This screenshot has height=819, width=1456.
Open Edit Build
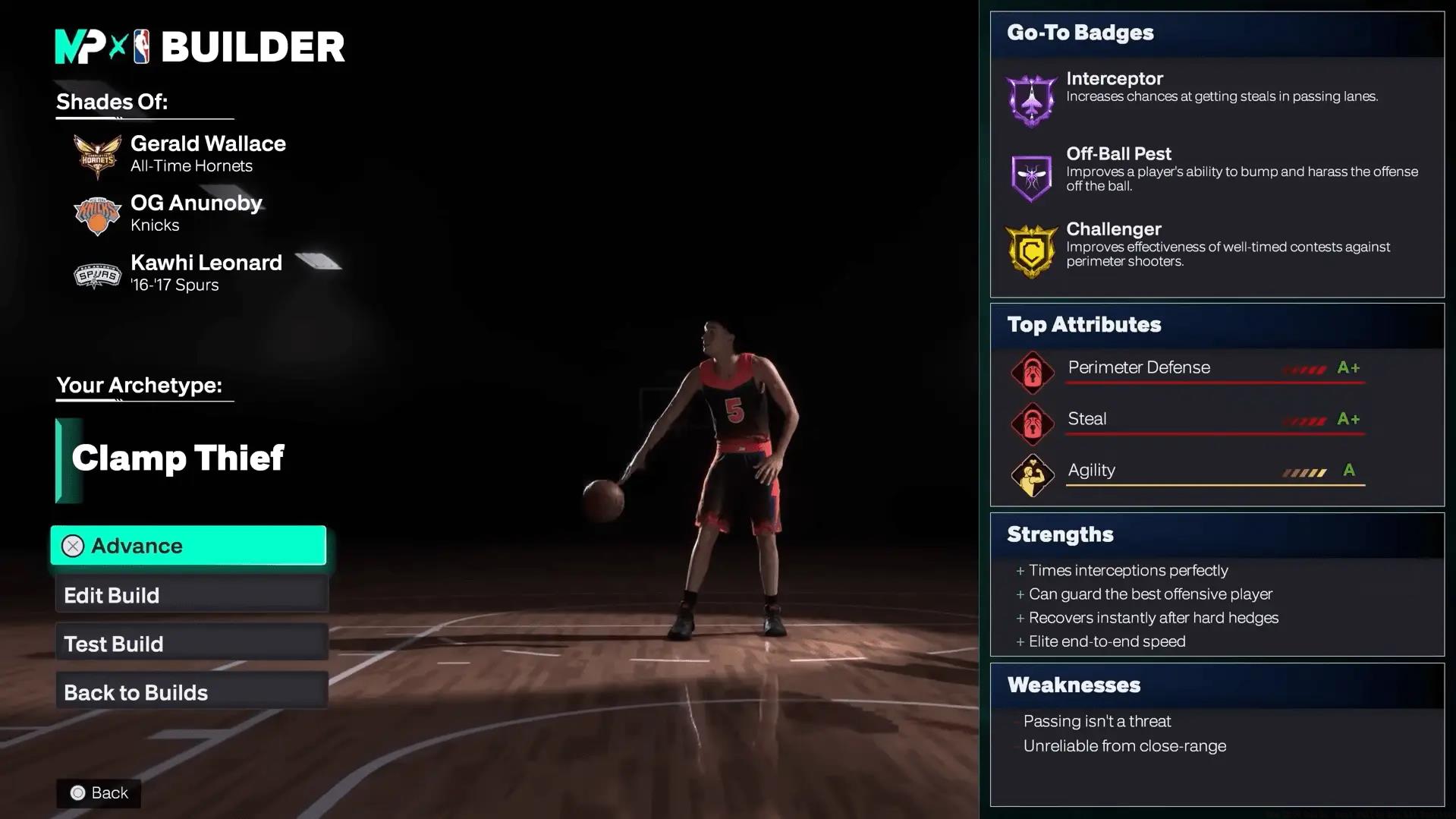[191, 595]
